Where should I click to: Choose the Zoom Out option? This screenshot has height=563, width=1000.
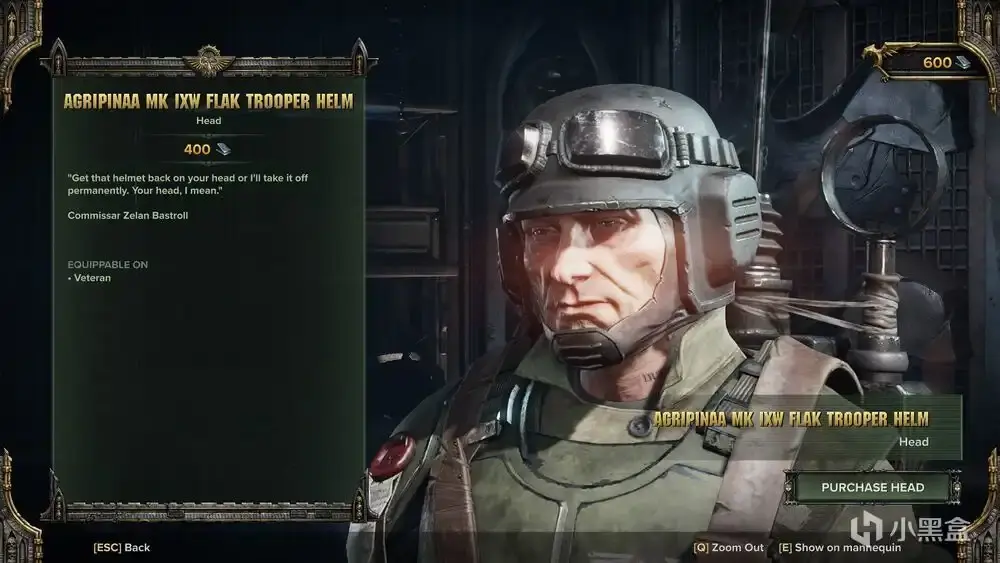[728, 548]
